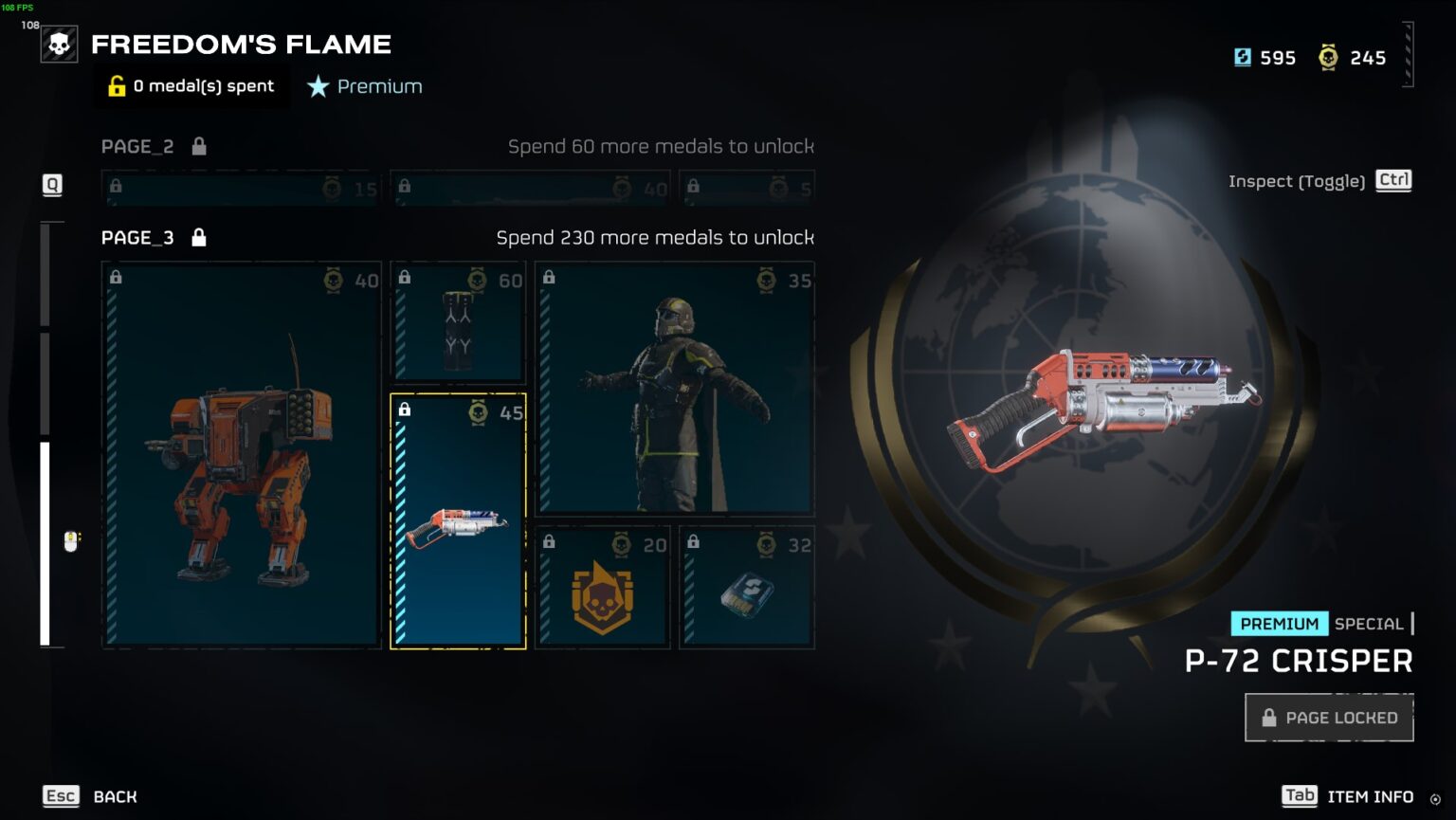The width and height of the screenshot is (1456, 820).
Task: Select the Super Credits currency icon
Action: point(1242,57)
